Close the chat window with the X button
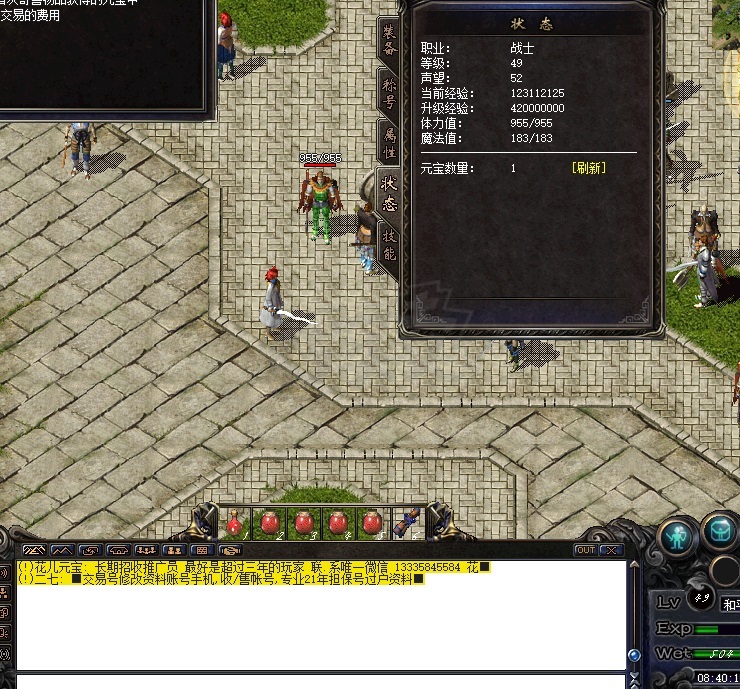Viewport: 740px width, 689px height. pos(610,550)
